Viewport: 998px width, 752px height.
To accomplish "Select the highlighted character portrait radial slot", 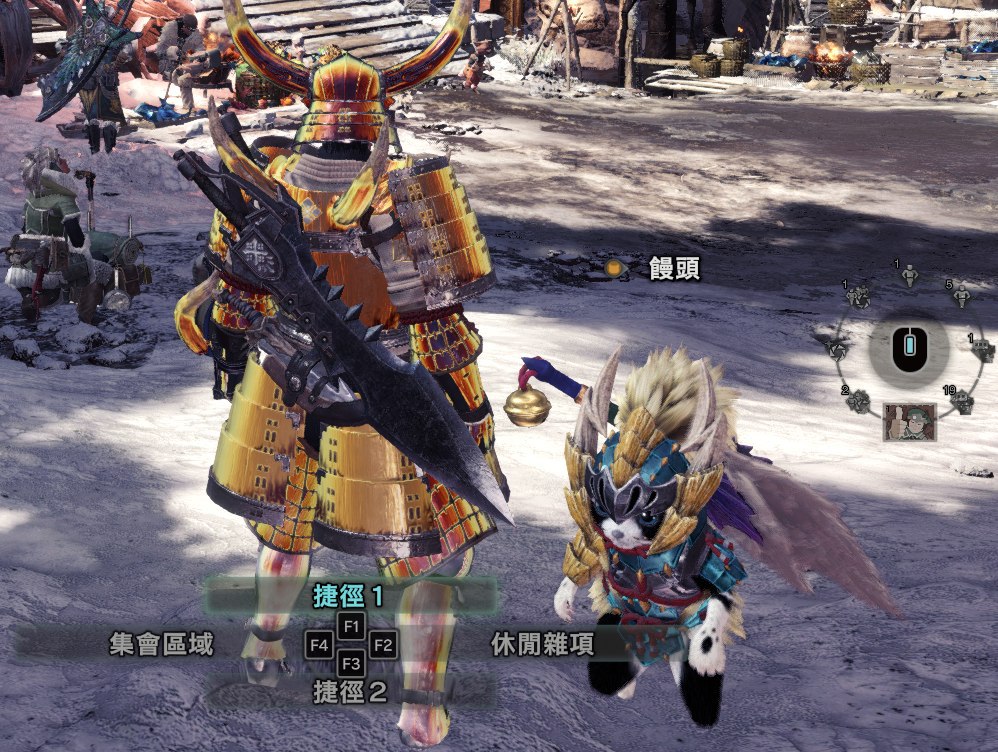I will (x=910, y=422).
